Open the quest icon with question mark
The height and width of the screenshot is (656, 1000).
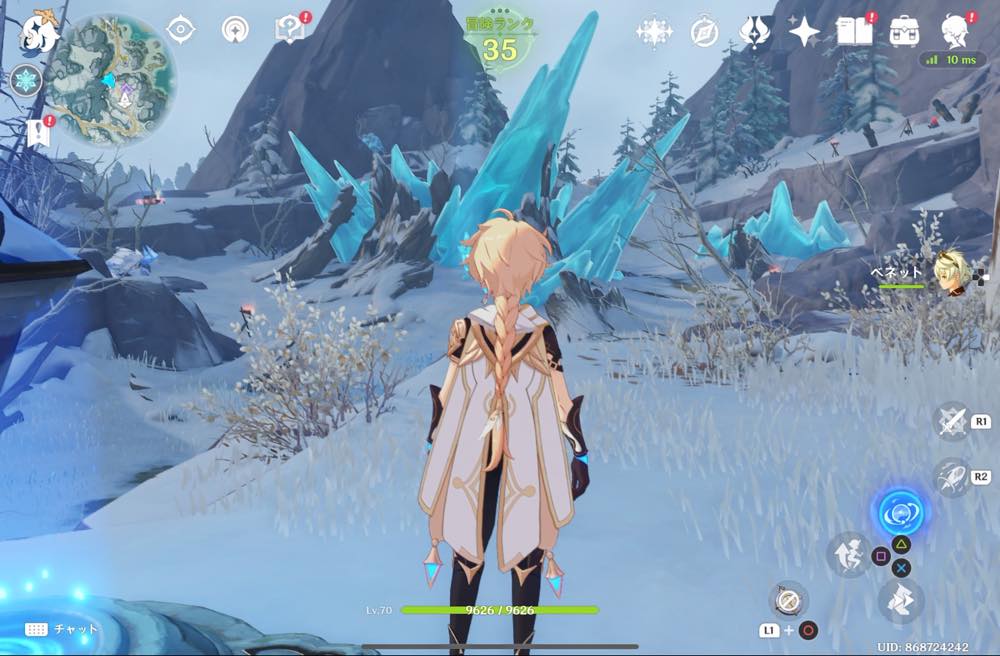tap(289, 30)
